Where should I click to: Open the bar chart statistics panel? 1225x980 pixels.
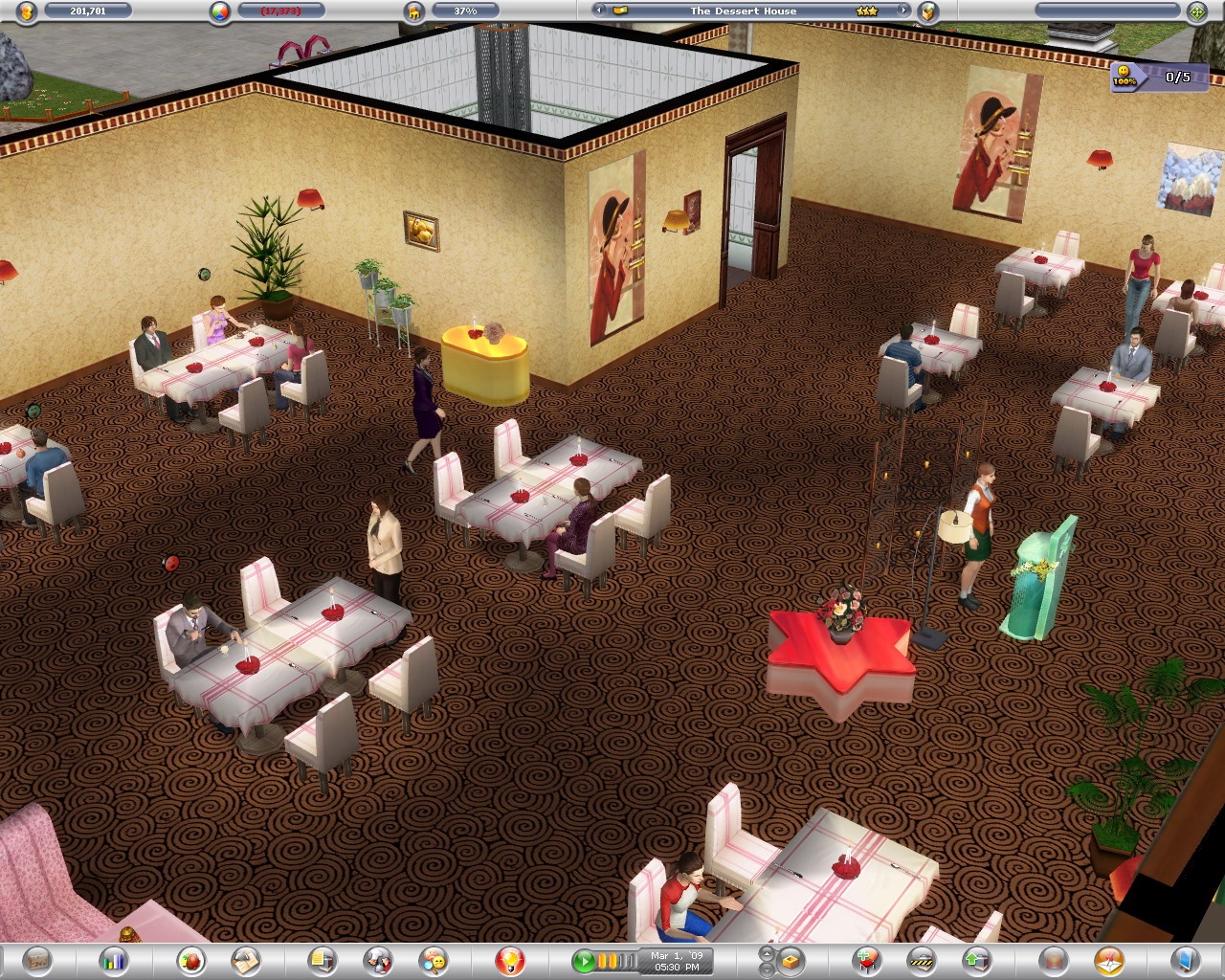114,959
